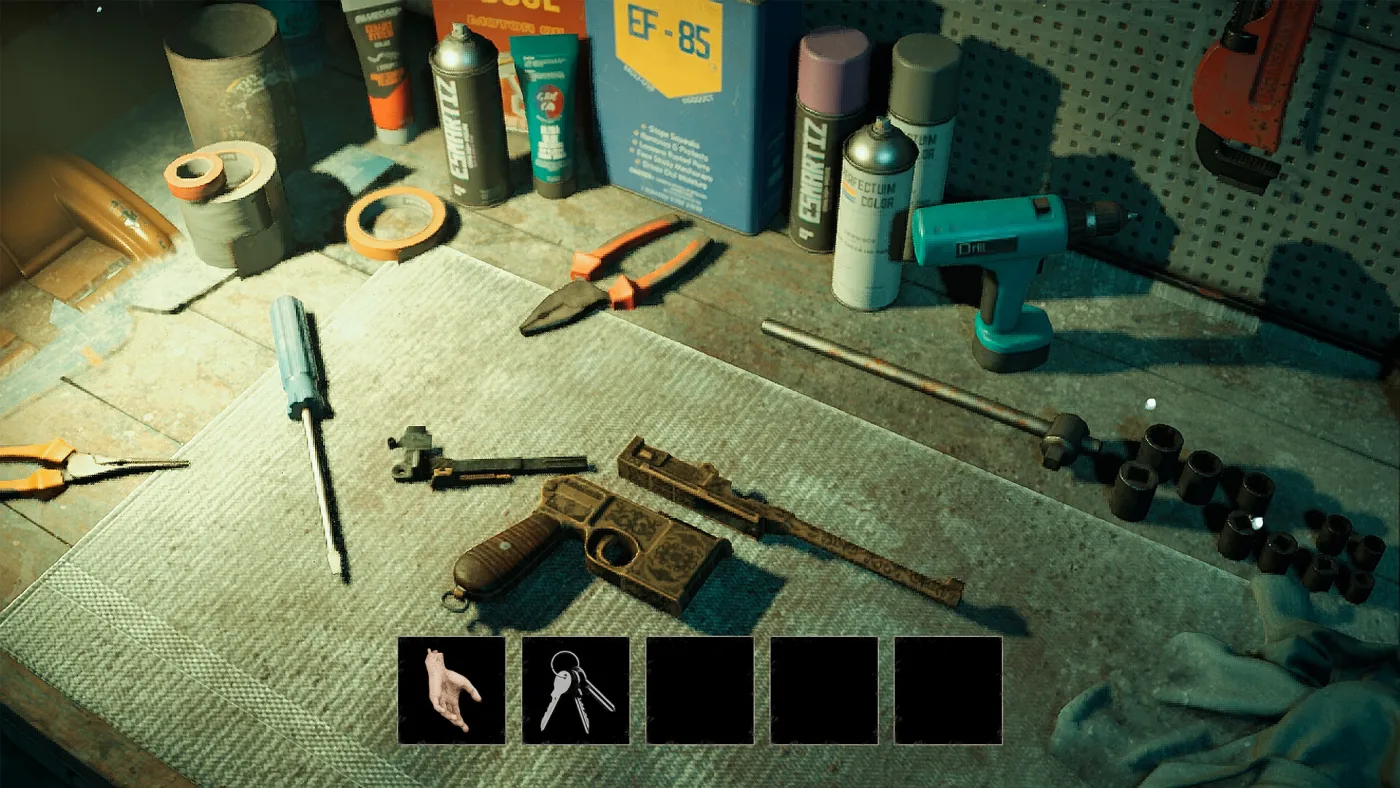The height and width of the screenshot is (788, 1400).
Task: Select the hand icon inventory slot
Action: click(x=451, y=690)
